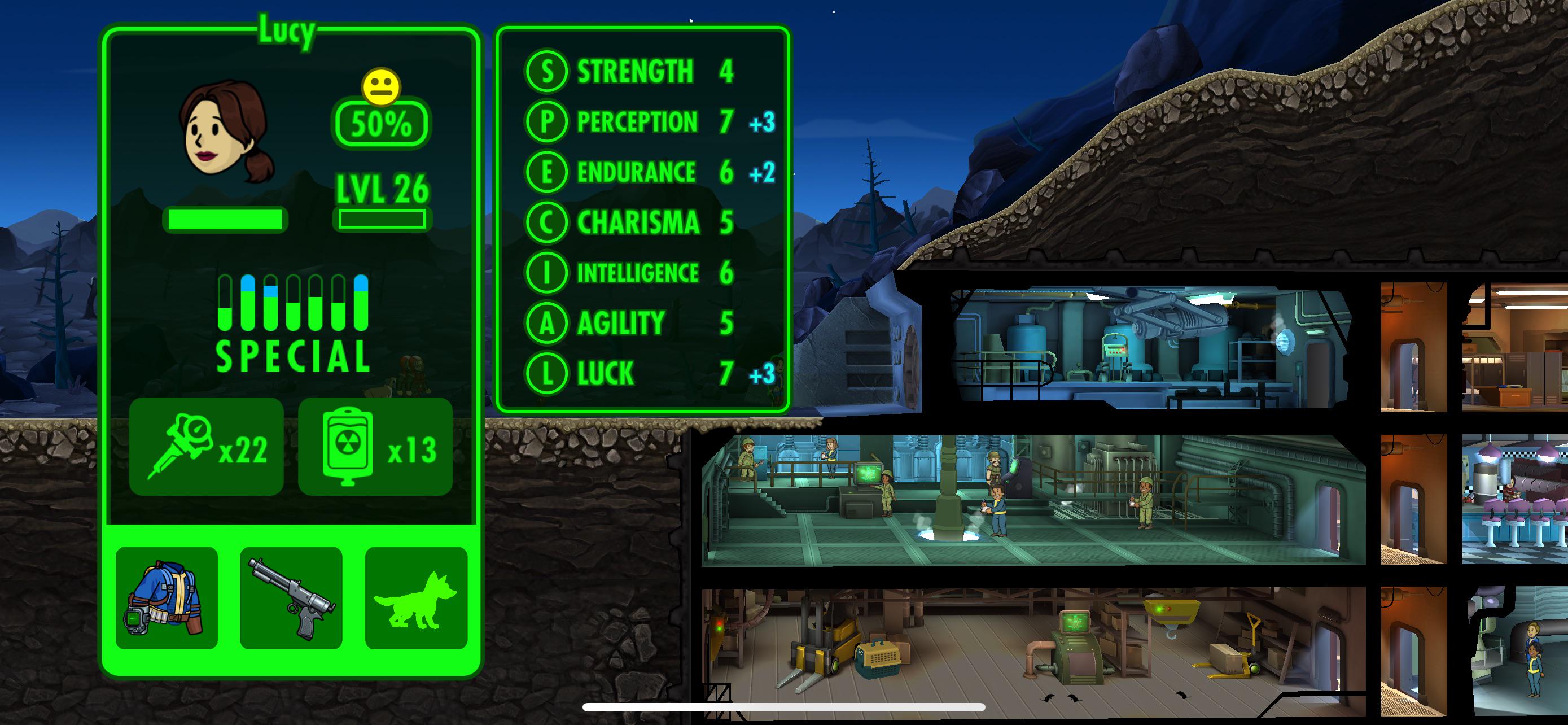
Task: Tap the iOS home indicator bar
Action: 783,706
